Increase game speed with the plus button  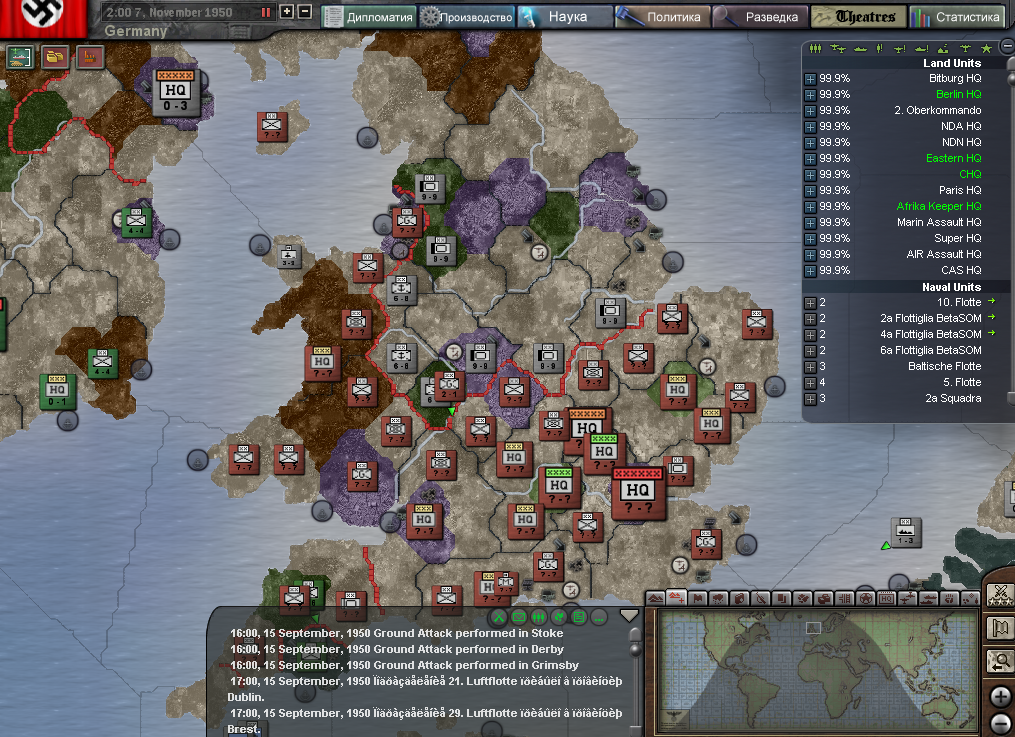tap(287, 13)
